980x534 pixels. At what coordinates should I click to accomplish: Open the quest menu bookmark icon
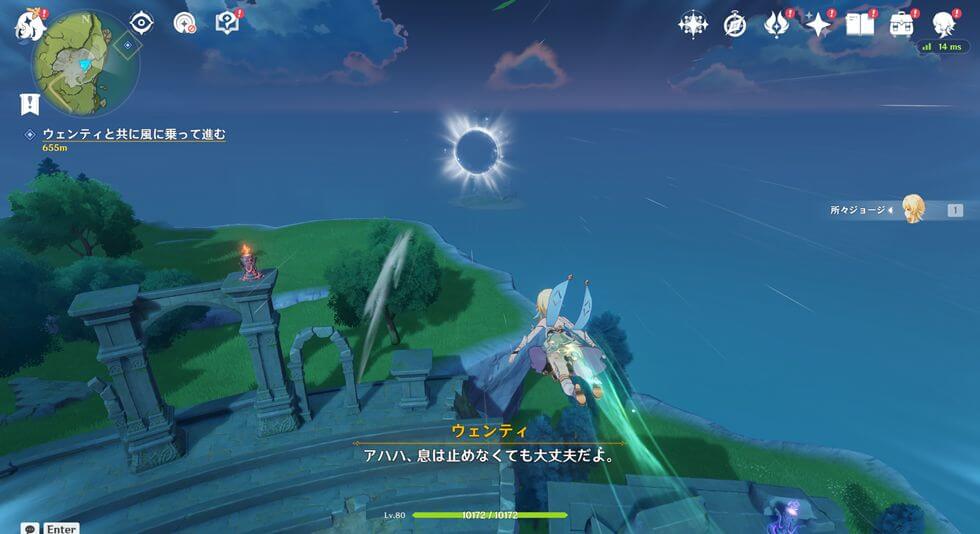[29, 103]
